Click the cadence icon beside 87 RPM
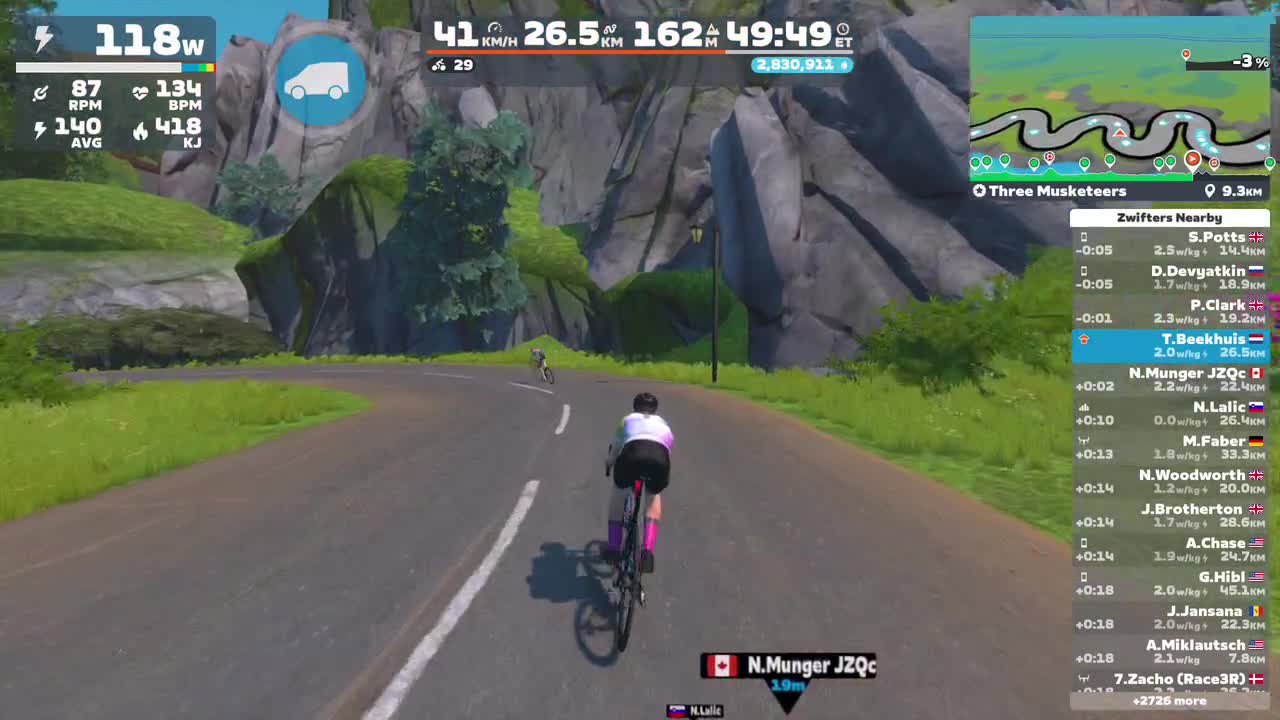The width and height of the screenshot is (1280, 720). 41,91
